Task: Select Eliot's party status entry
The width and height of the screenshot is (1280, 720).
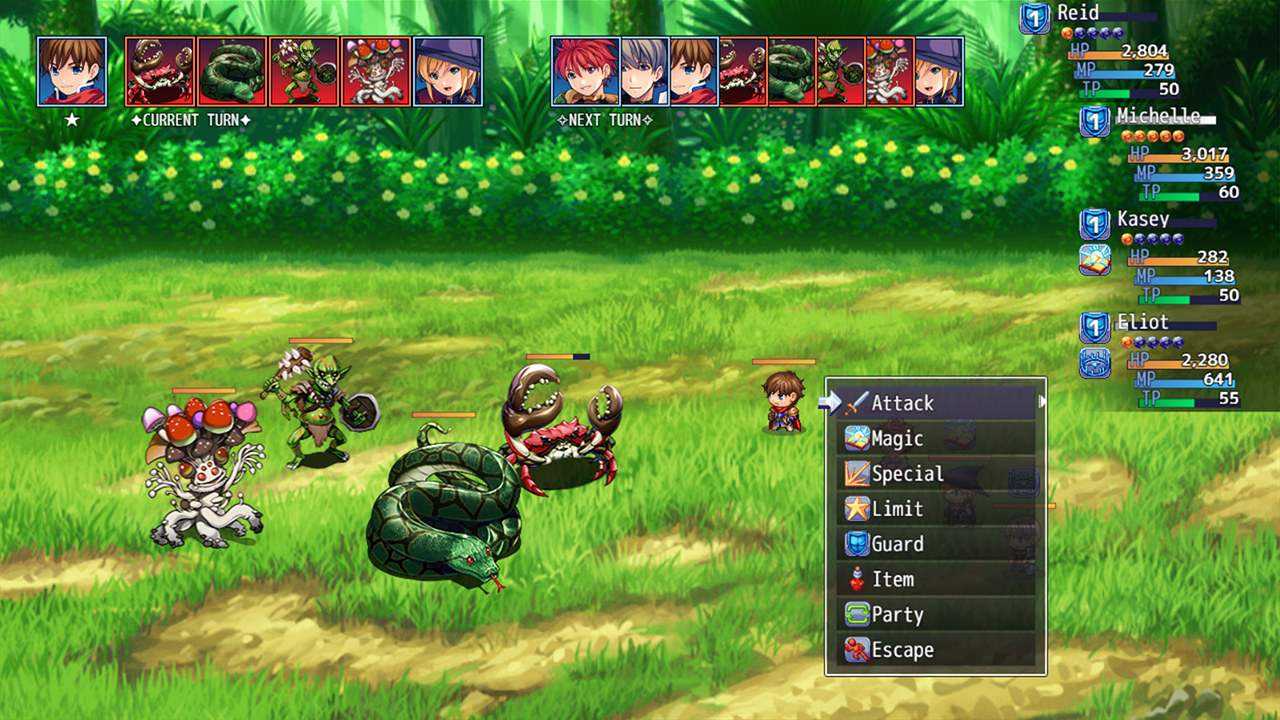Action: point(1160,360)
